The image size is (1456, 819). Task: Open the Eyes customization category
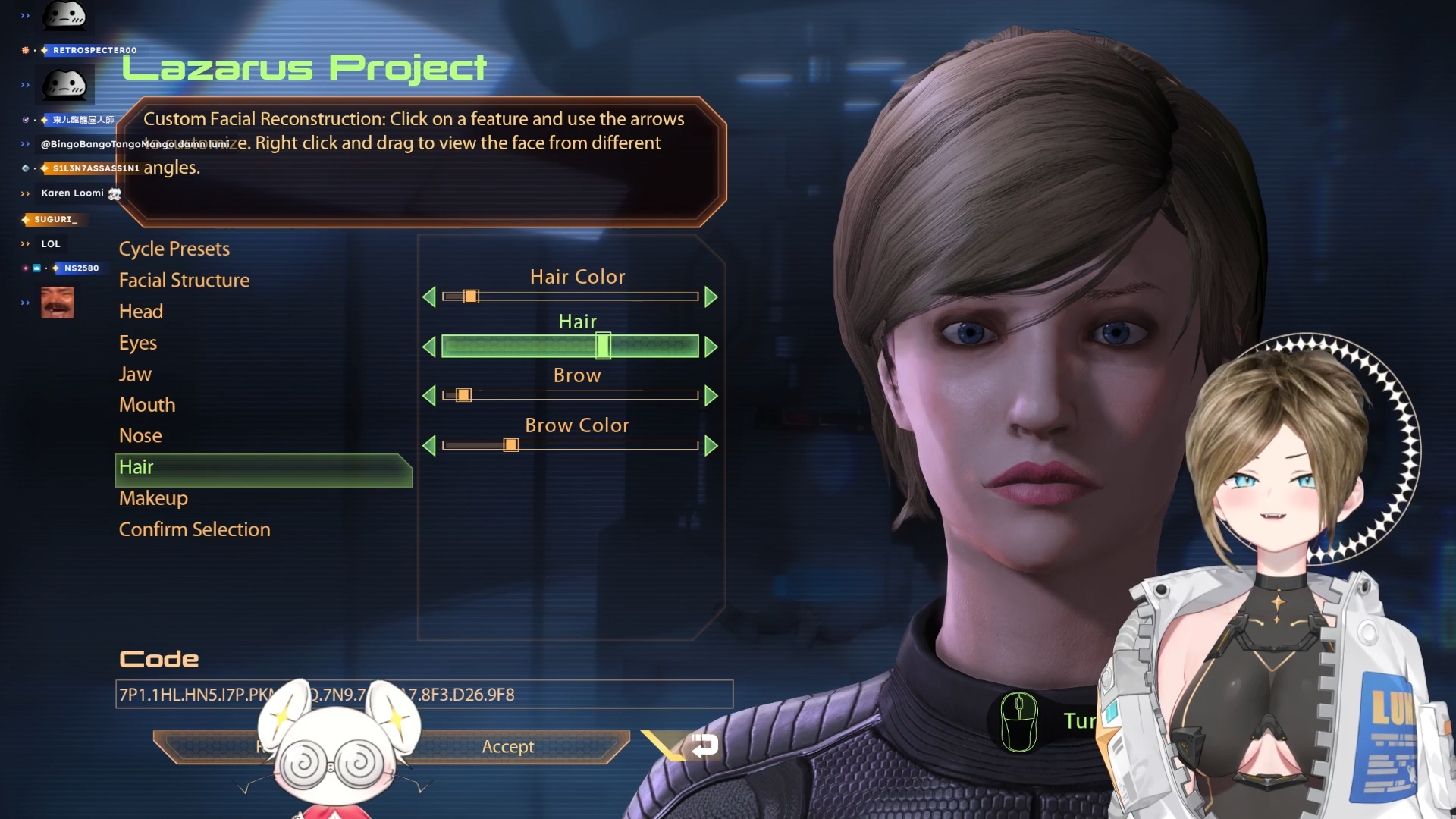pos(138,343)
